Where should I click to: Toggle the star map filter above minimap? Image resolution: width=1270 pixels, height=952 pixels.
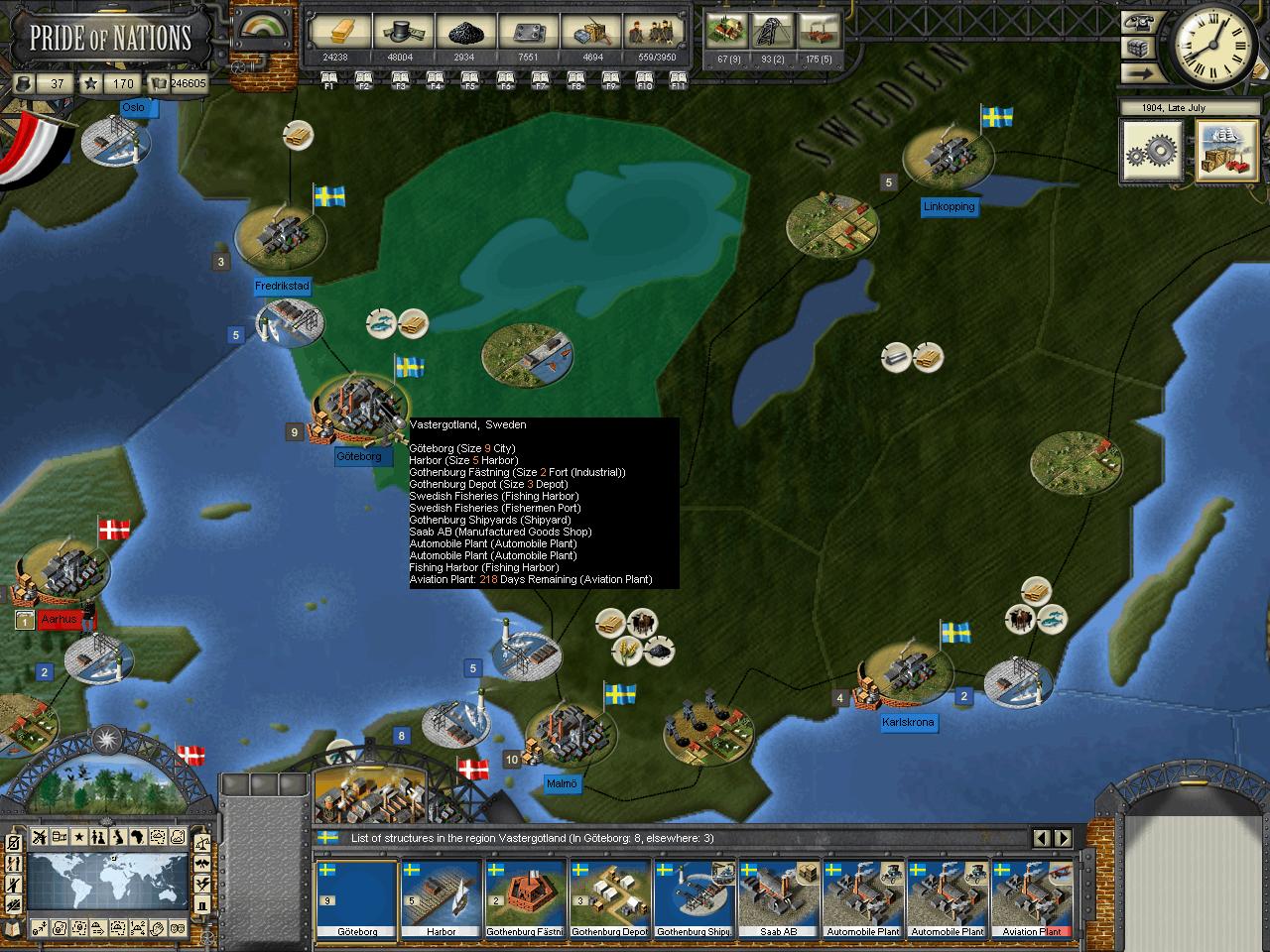click(78, 838)
